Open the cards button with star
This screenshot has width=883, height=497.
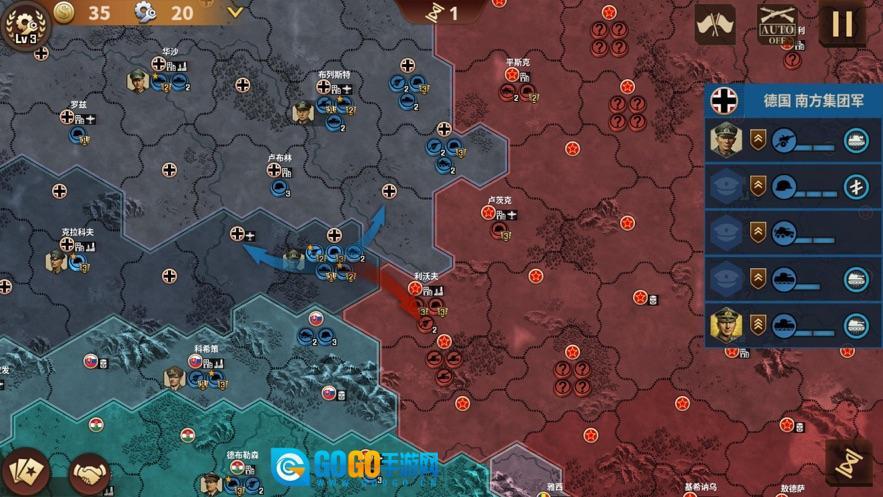26,471
